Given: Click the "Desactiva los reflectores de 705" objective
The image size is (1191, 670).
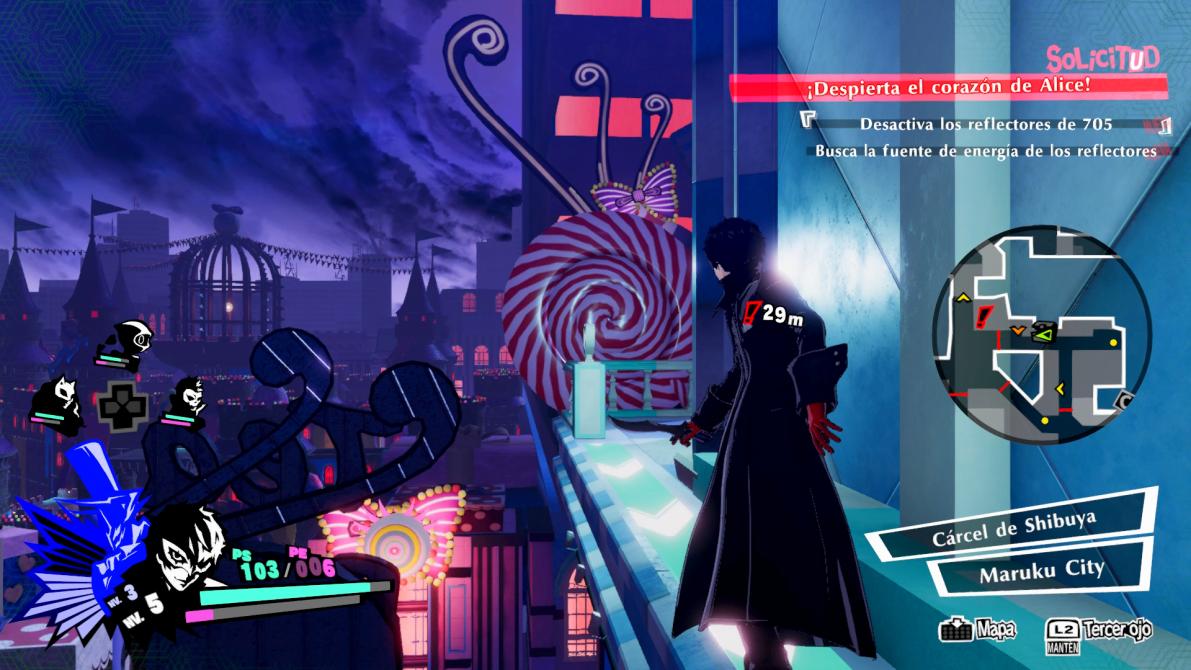Looking at the screenshot, I should tap(986, 125).
